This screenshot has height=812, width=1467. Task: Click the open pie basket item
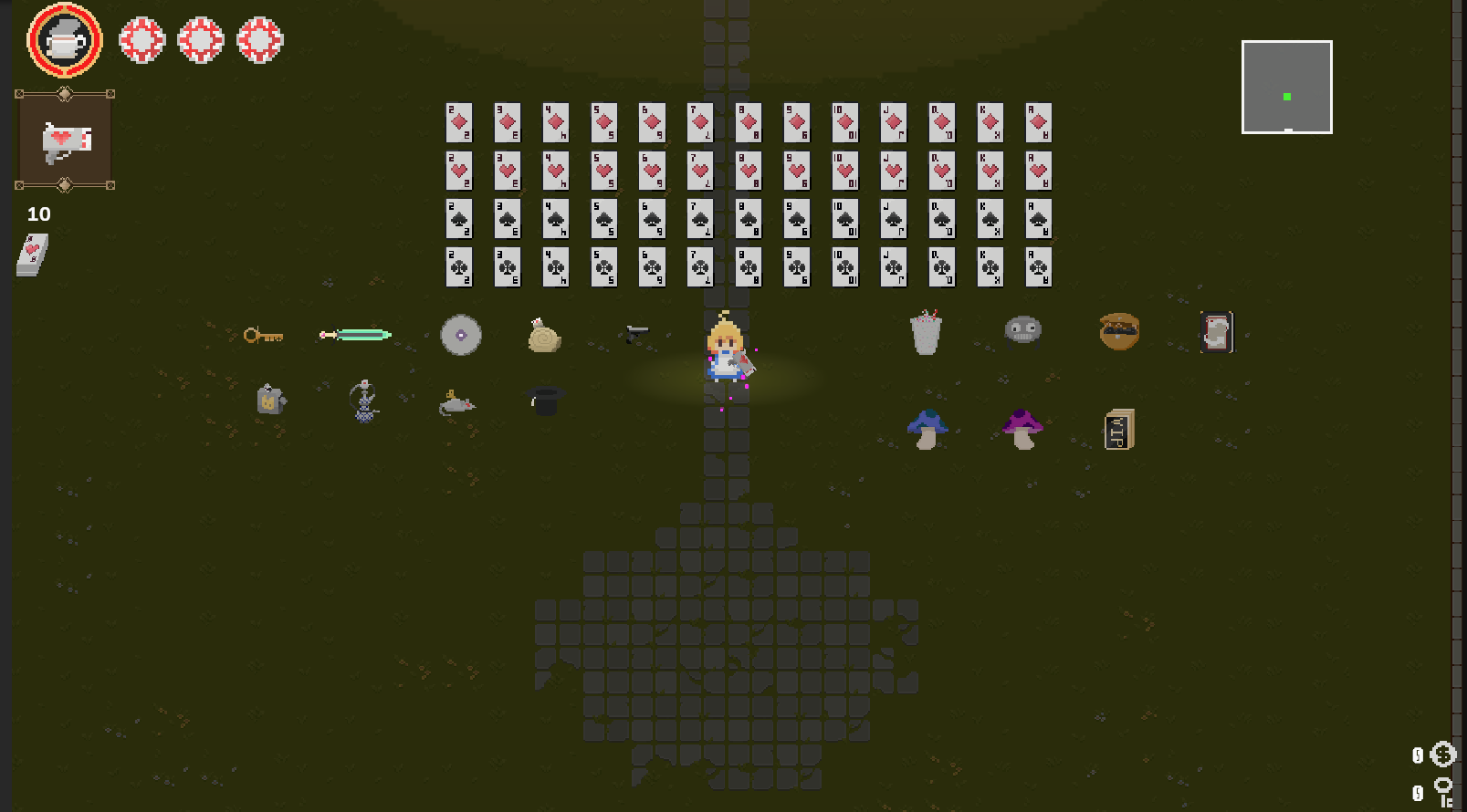pyautogui.click(x=1118, y=330)
